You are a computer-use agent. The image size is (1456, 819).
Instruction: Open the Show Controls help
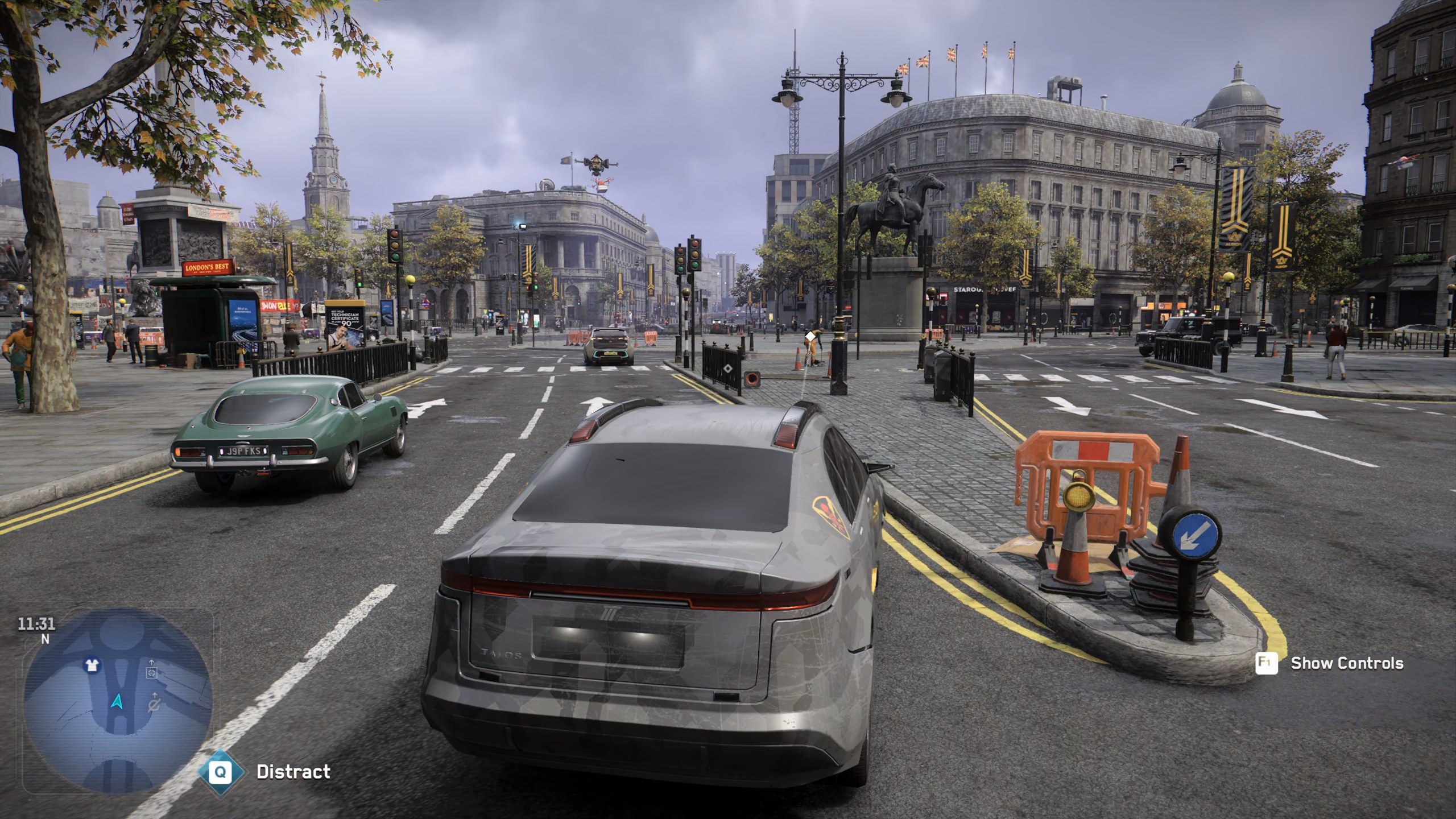(1347, 663)
